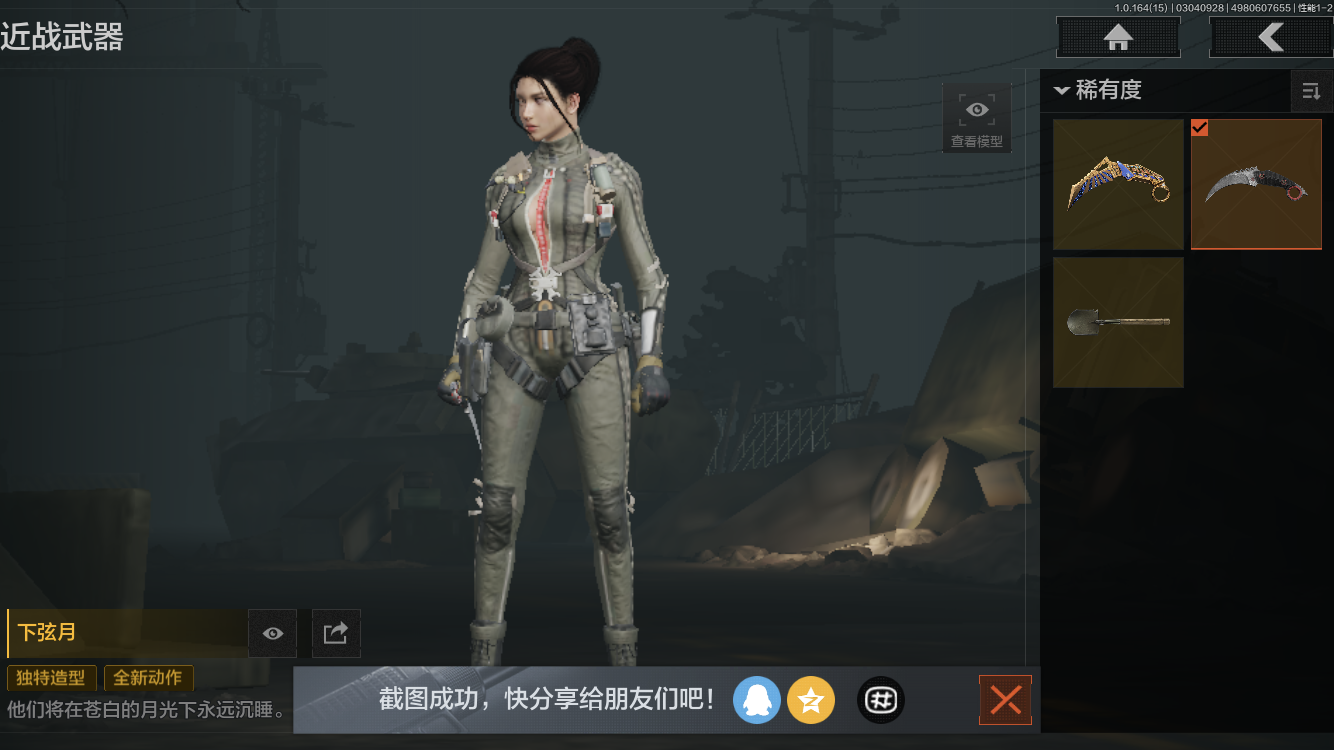Viewport: 1334px width, 750px height.
Task: Toggle visibility using the eye near 下弦月
Action: tap(272, 633)
